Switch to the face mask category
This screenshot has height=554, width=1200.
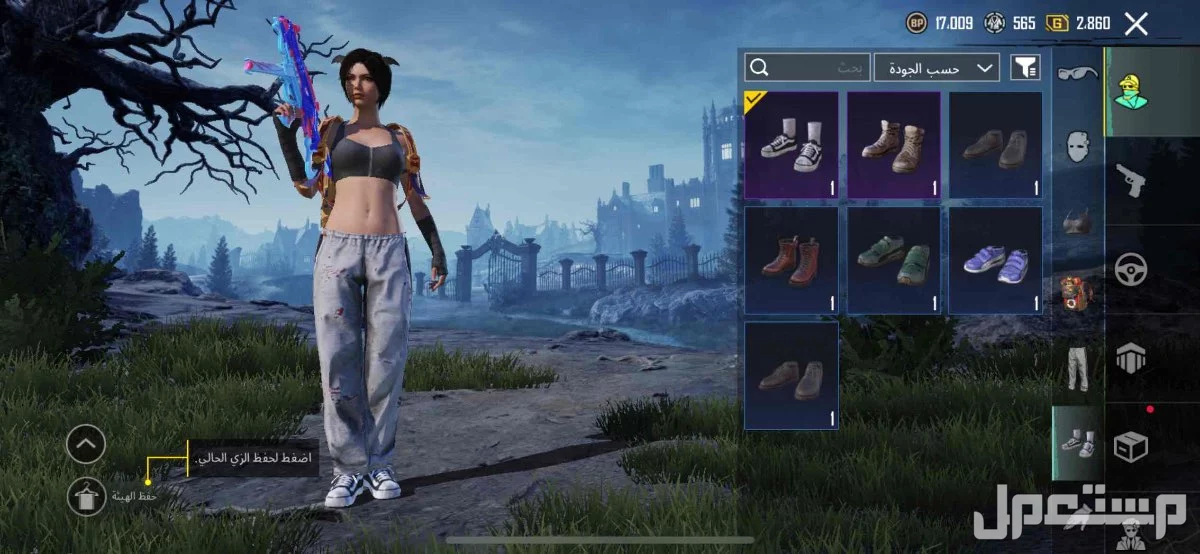[1076, 147]
